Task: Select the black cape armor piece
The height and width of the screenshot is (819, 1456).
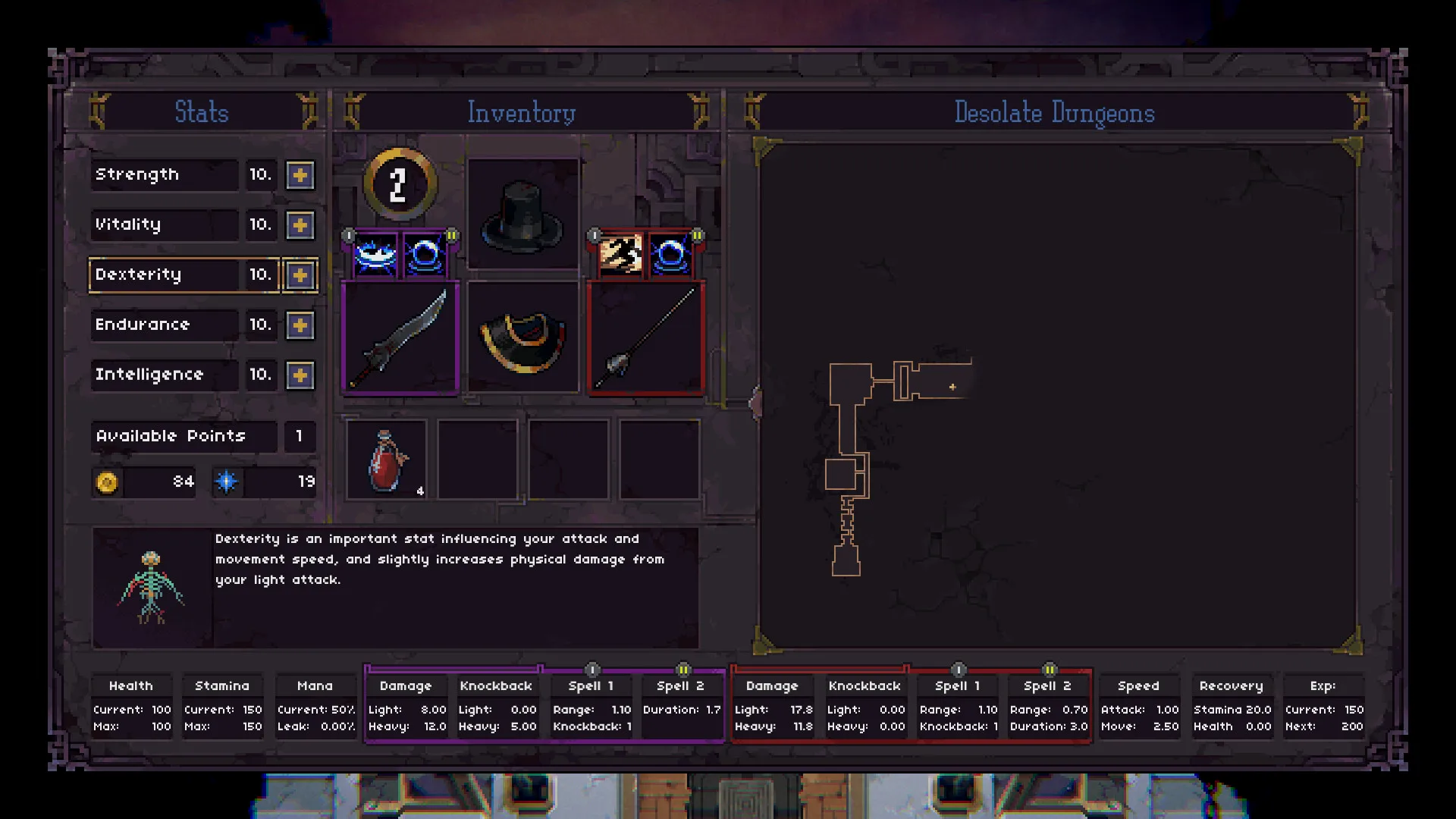Action: tap(522, 337)
